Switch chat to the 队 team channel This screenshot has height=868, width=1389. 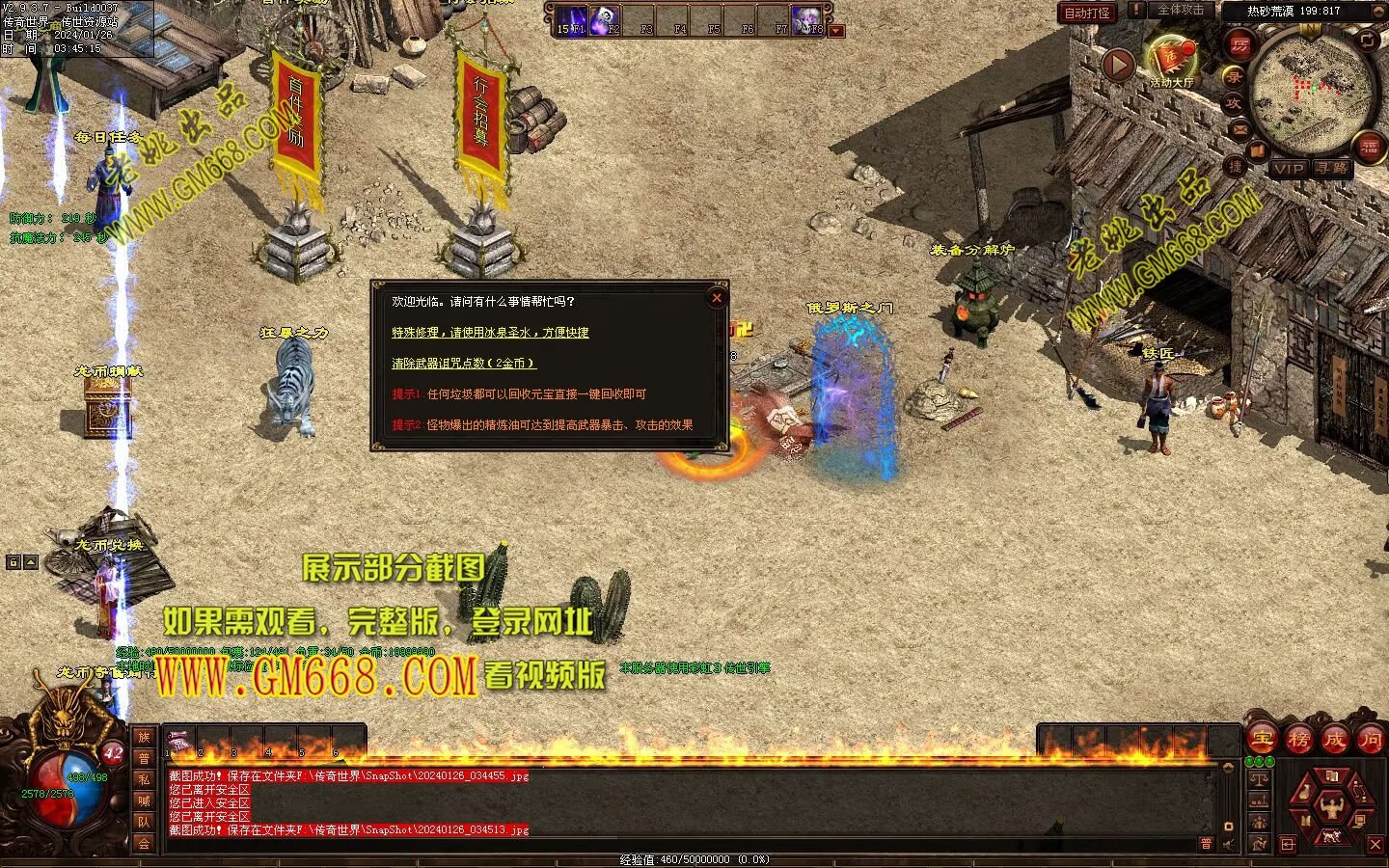pos(144,822)
